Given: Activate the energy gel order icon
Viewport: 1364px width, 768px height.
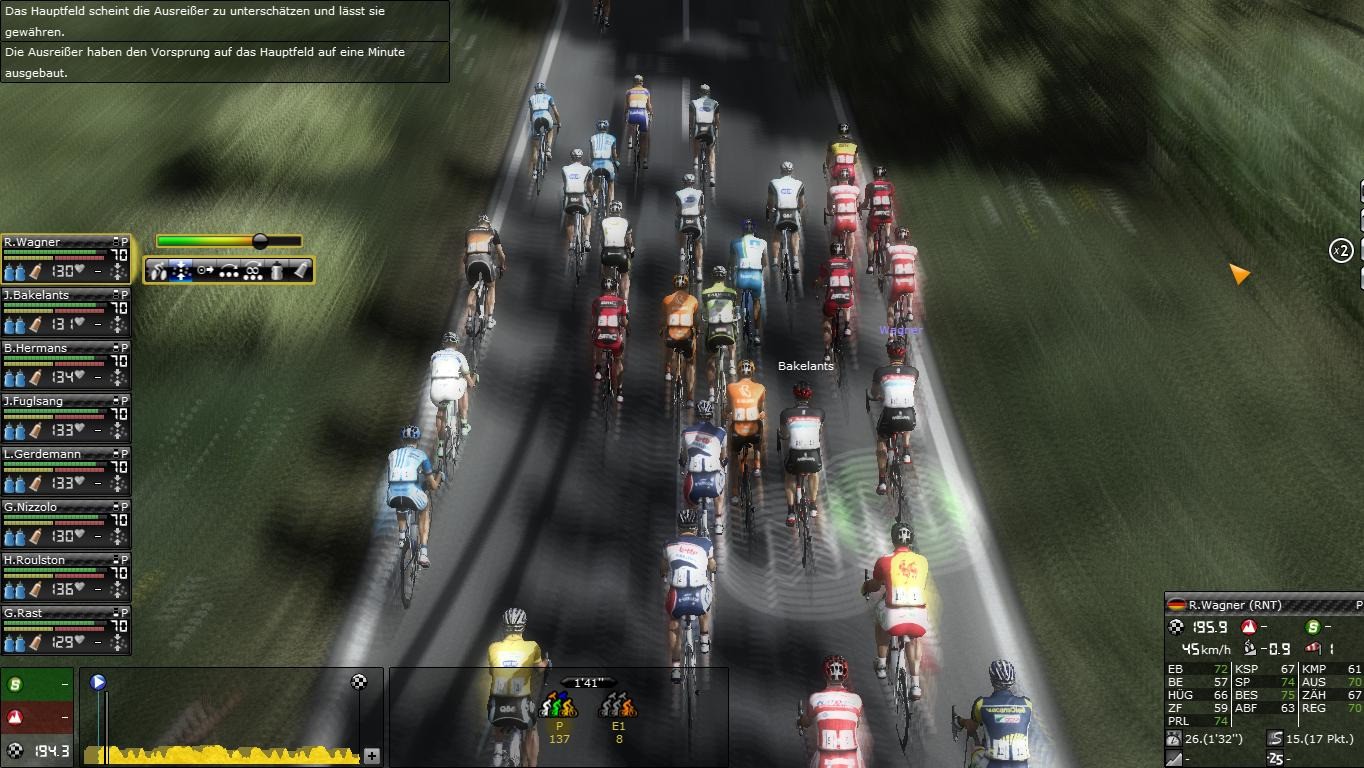Looking at the screenshot, I should [300, 270].
